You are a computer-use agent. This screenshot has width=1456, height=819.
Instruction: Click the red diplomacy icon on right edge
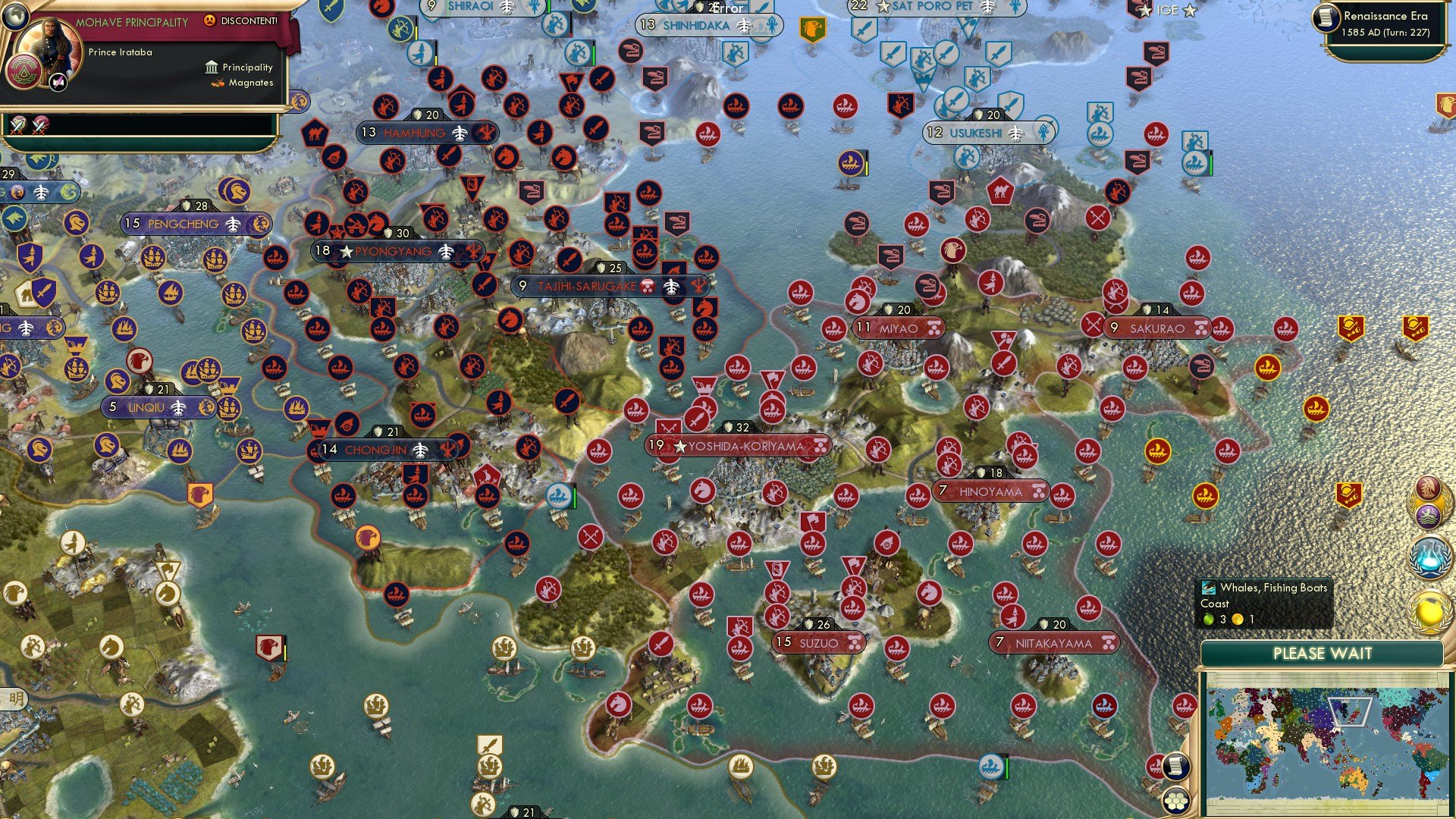point(1427,486)
